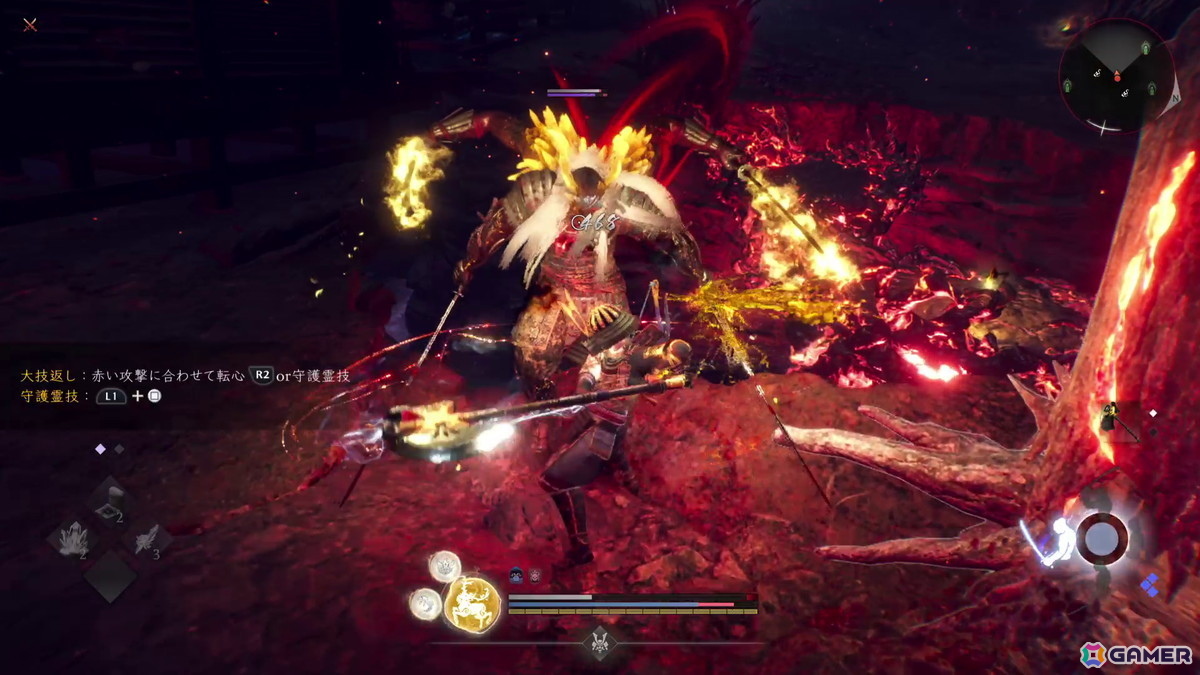The image size is (1200, 675).
Task: Click the round stance indicator ring
Action: coord(1101,539)
